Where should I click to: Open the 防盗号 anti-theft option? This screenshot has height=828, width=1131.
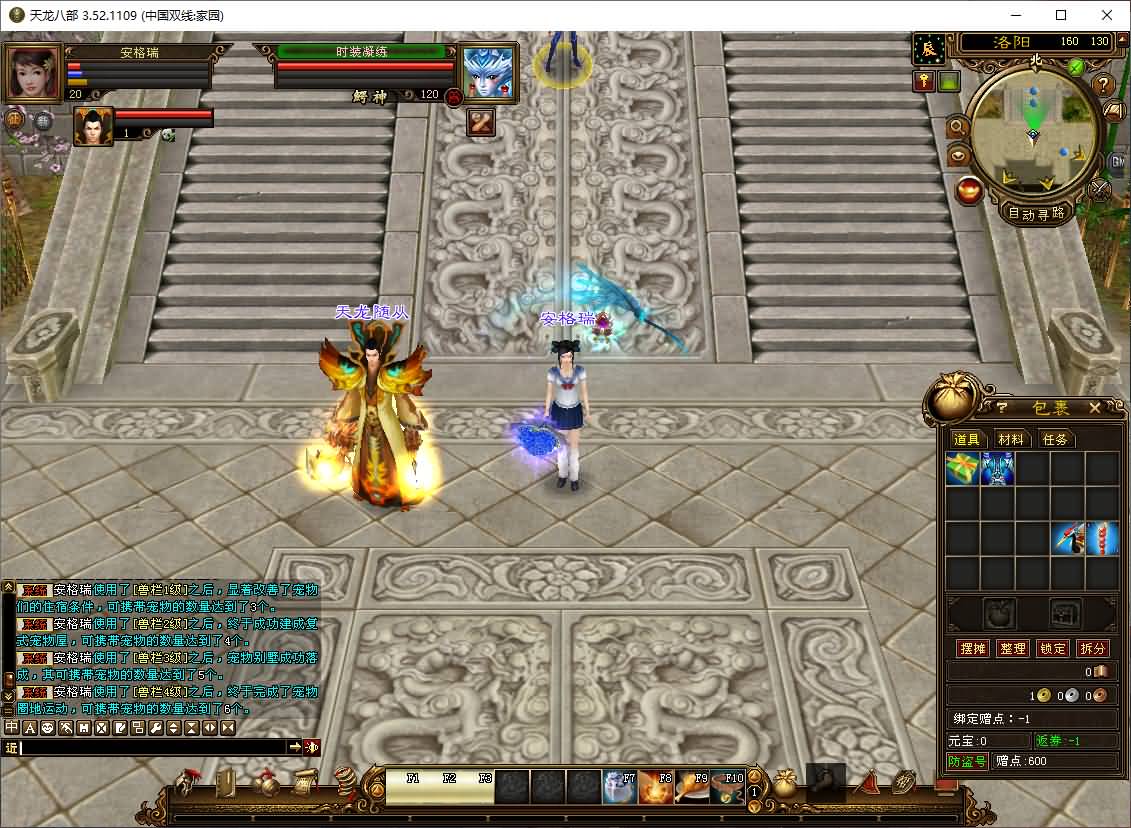tap(967, 761)
